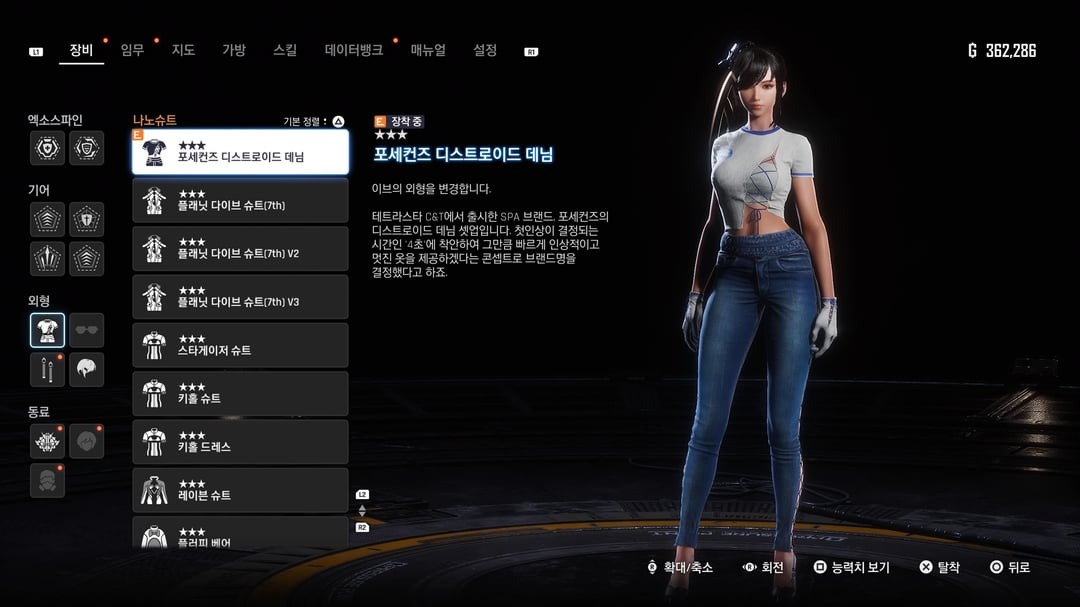
Task: Switch to the 임무 tab
Action: point(132,50)
